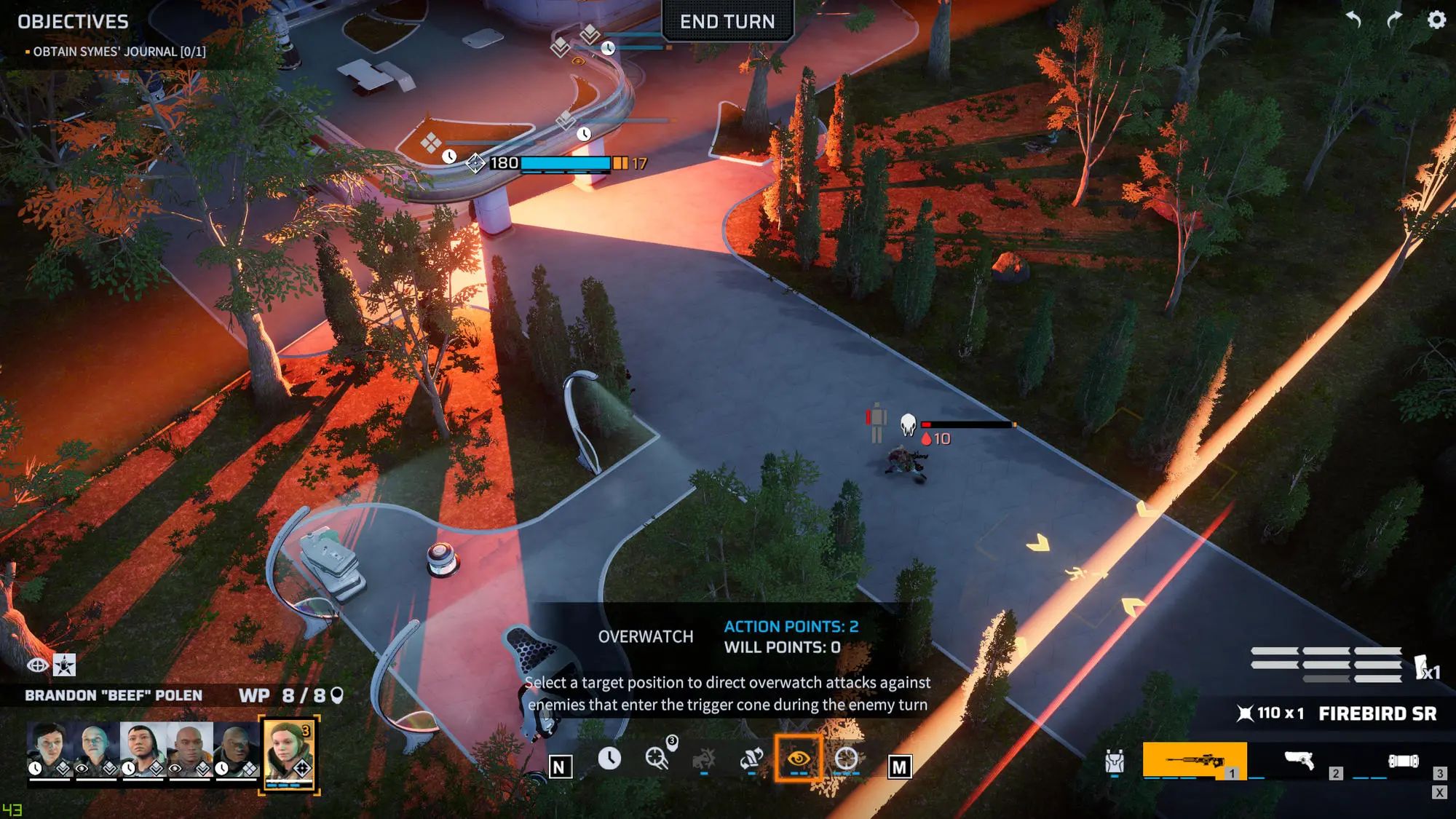The width and height of the screenshot is (1456, 819).
Task: Click the wait clock action icon
Action: click(x=609, y=758)
